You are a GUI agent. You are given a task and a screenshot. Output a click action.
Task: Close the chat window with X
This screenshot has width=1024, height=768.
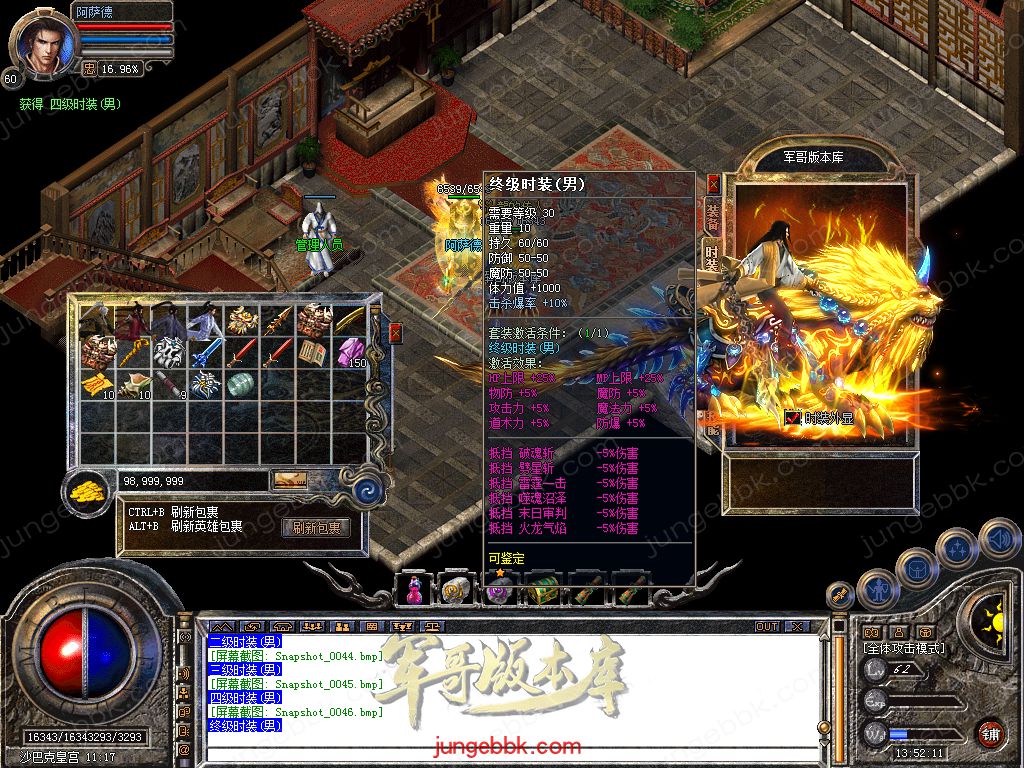[797, 627]
